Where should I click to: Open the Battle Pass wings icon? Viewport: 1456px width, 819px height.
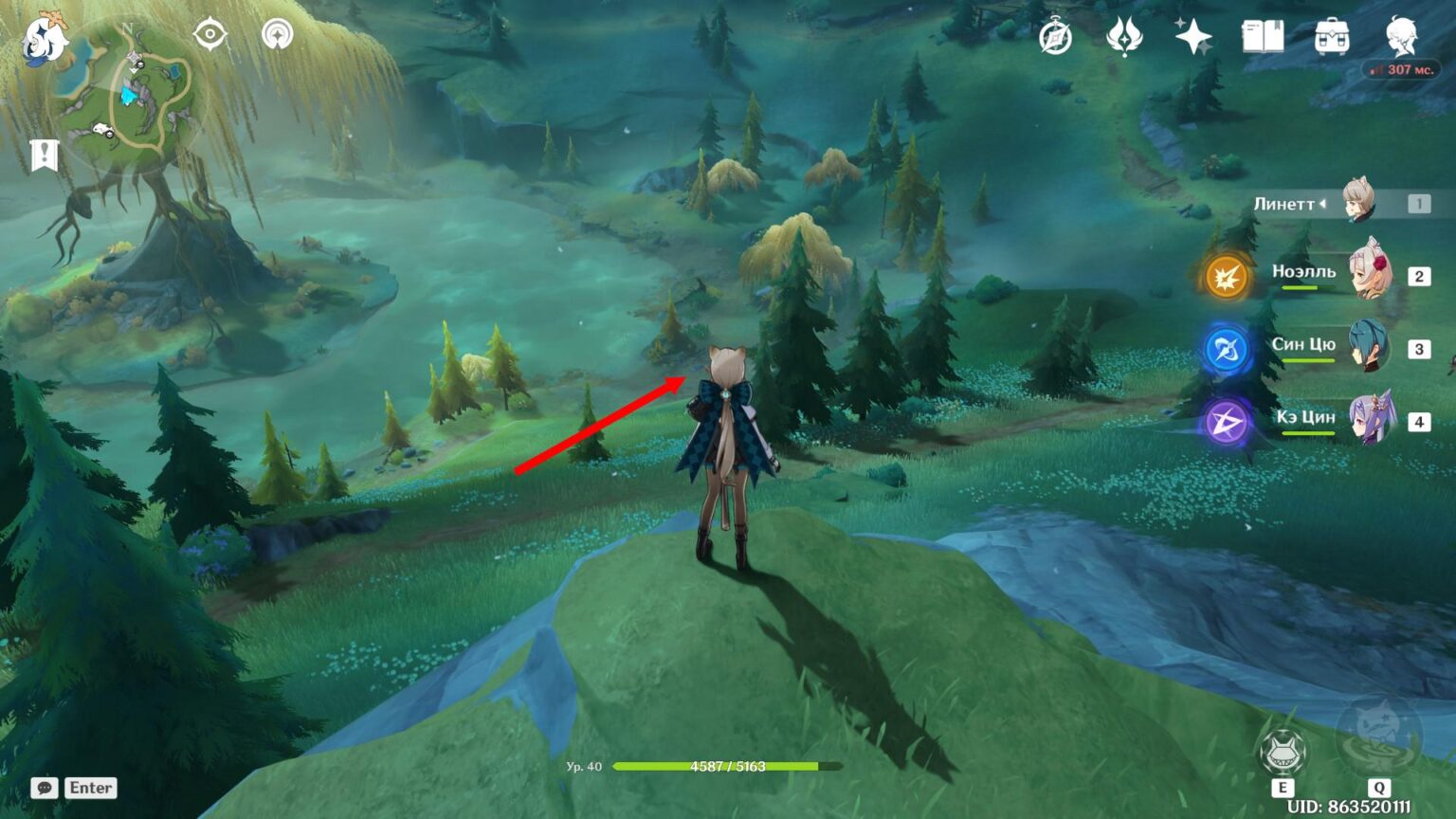point(1123,36)
